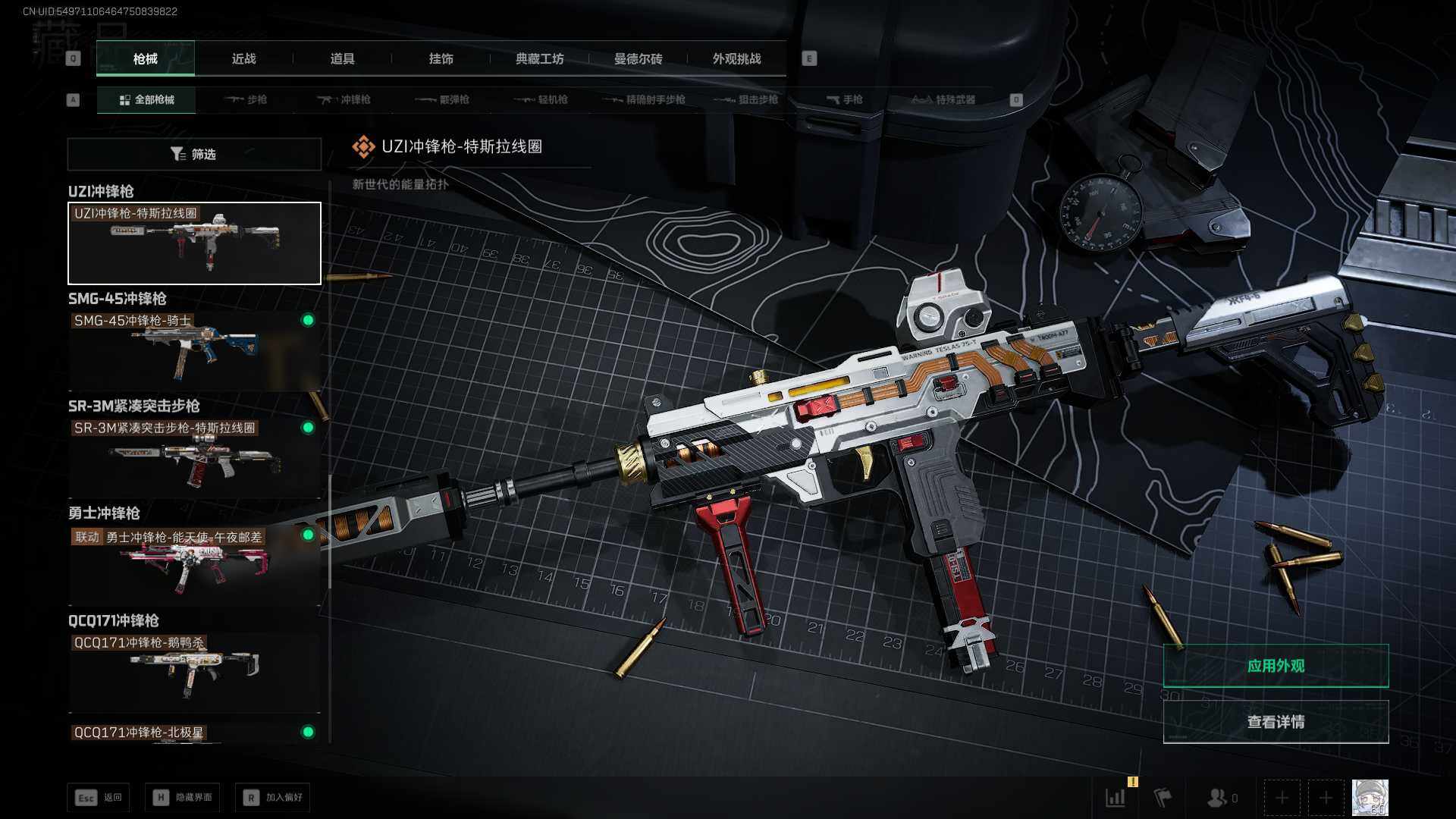Switch to the 道具 items tab

(342, 58)
